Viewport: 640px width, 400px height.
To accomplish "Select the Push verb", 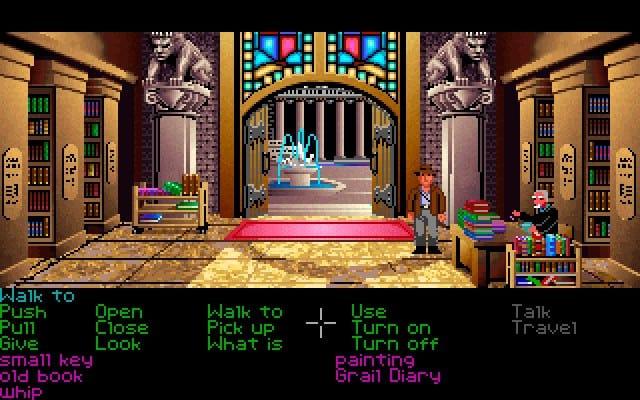I will click(x=23, y=312).
